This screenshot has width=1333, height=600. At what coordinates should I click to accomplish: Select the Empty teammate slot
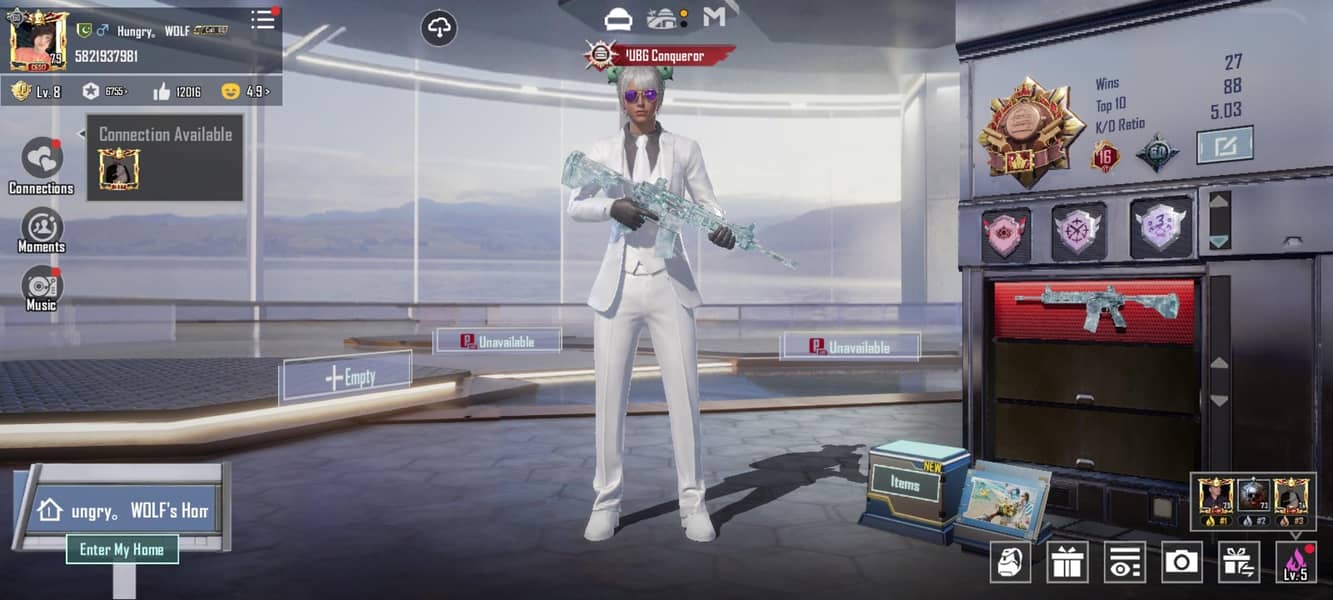(x=346, y=377)
